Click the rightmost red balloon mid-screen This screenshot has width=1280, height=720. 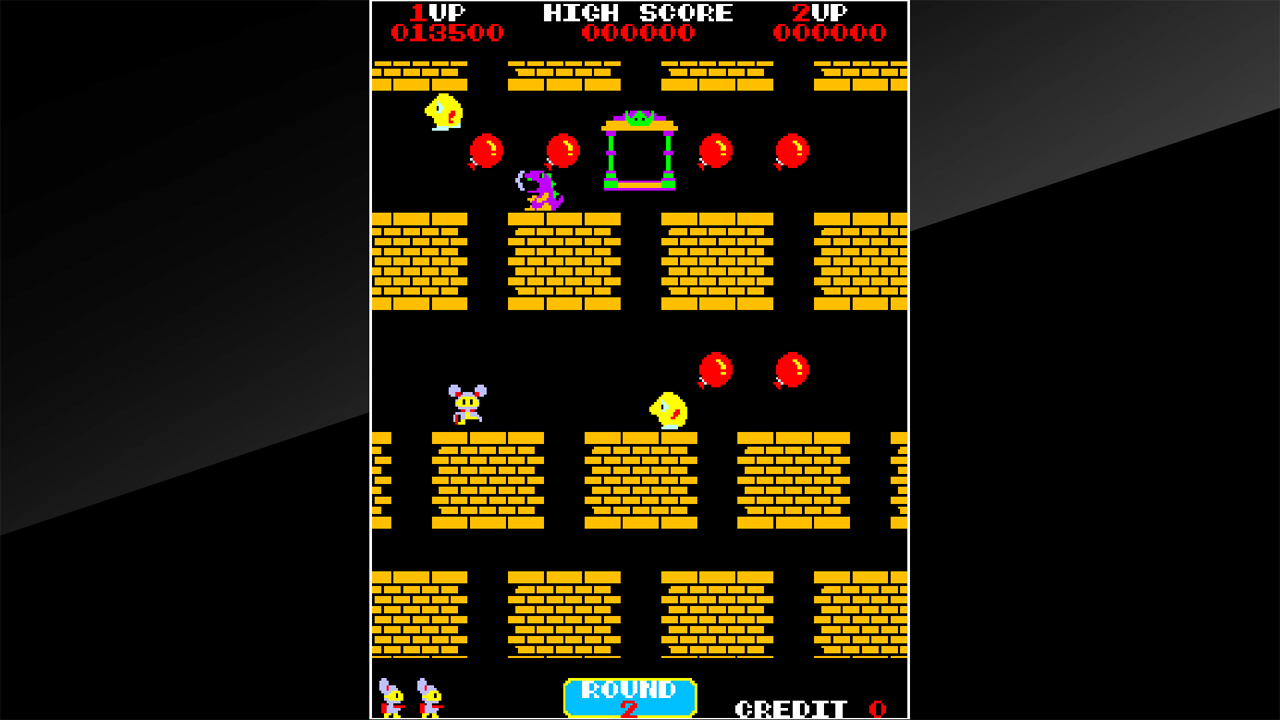coord(790,368)
